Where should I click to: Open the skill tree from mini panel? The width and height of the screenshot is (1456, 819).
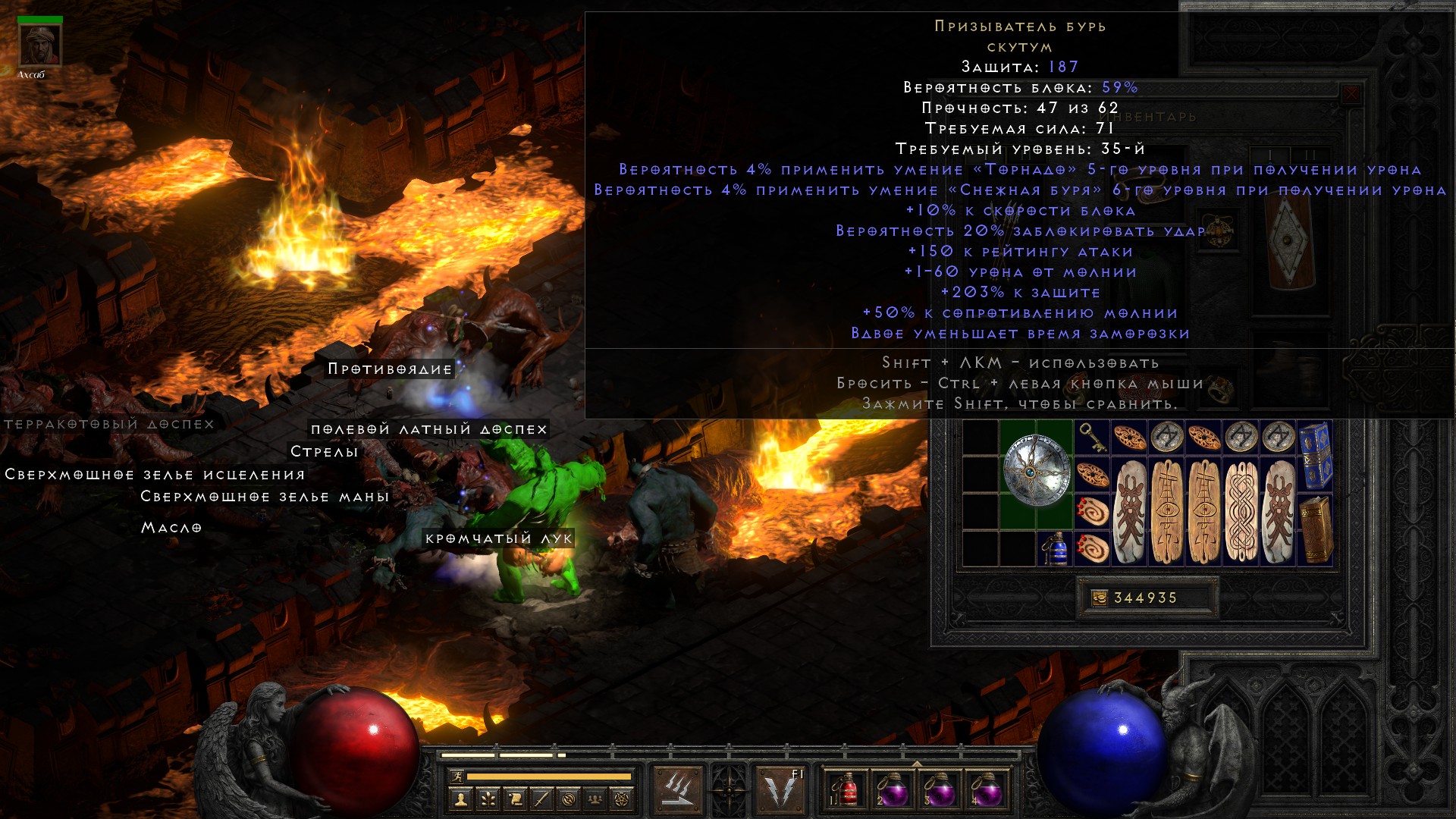[x=488, y=799]
